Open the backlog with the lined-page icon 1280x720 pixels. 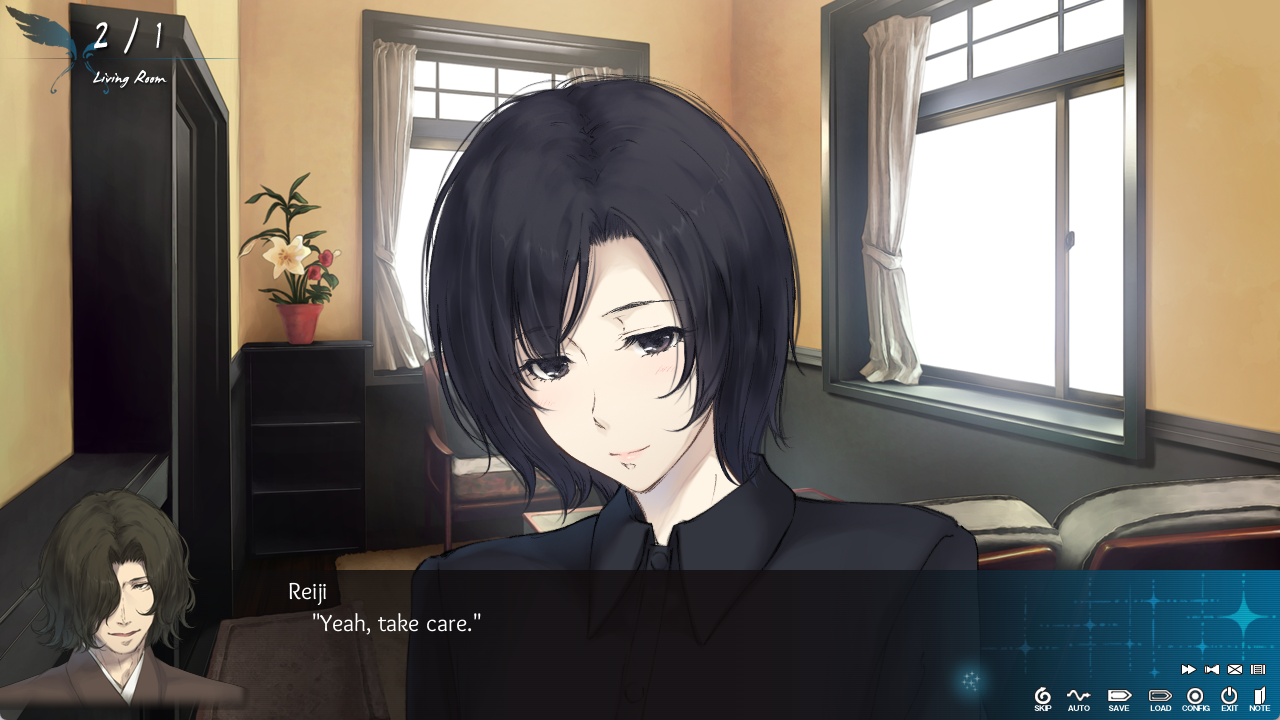pyautogui.click(x=1258, y=670)
